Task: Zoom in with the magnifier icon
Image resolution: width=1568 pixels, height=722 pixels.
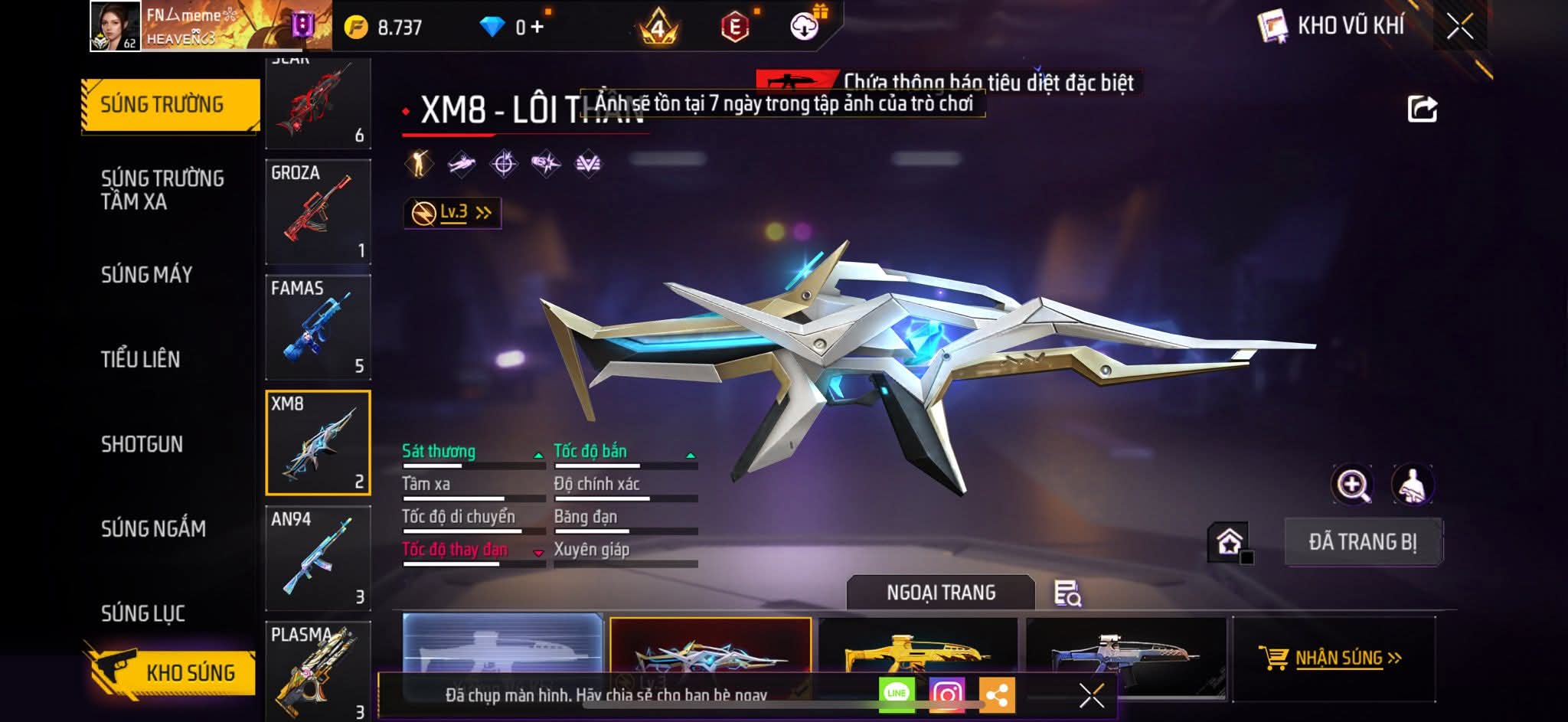Action: click(1352, 485)
